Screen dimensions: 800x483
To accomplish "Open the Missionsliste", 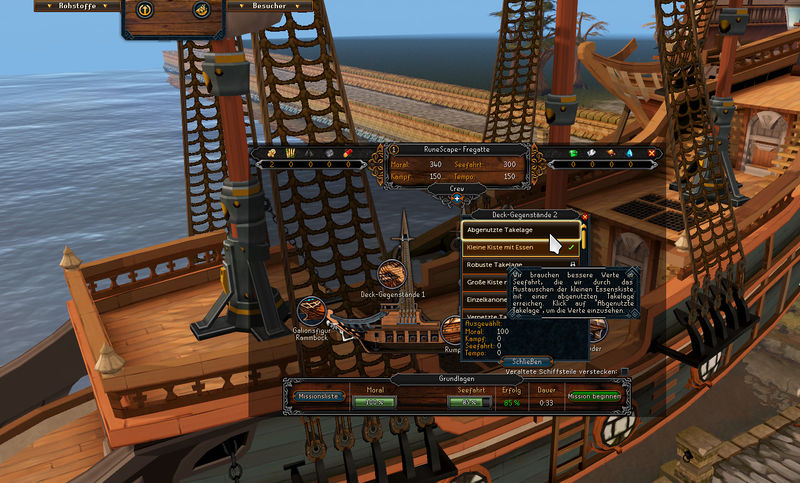I will click(x=319, y=396).
